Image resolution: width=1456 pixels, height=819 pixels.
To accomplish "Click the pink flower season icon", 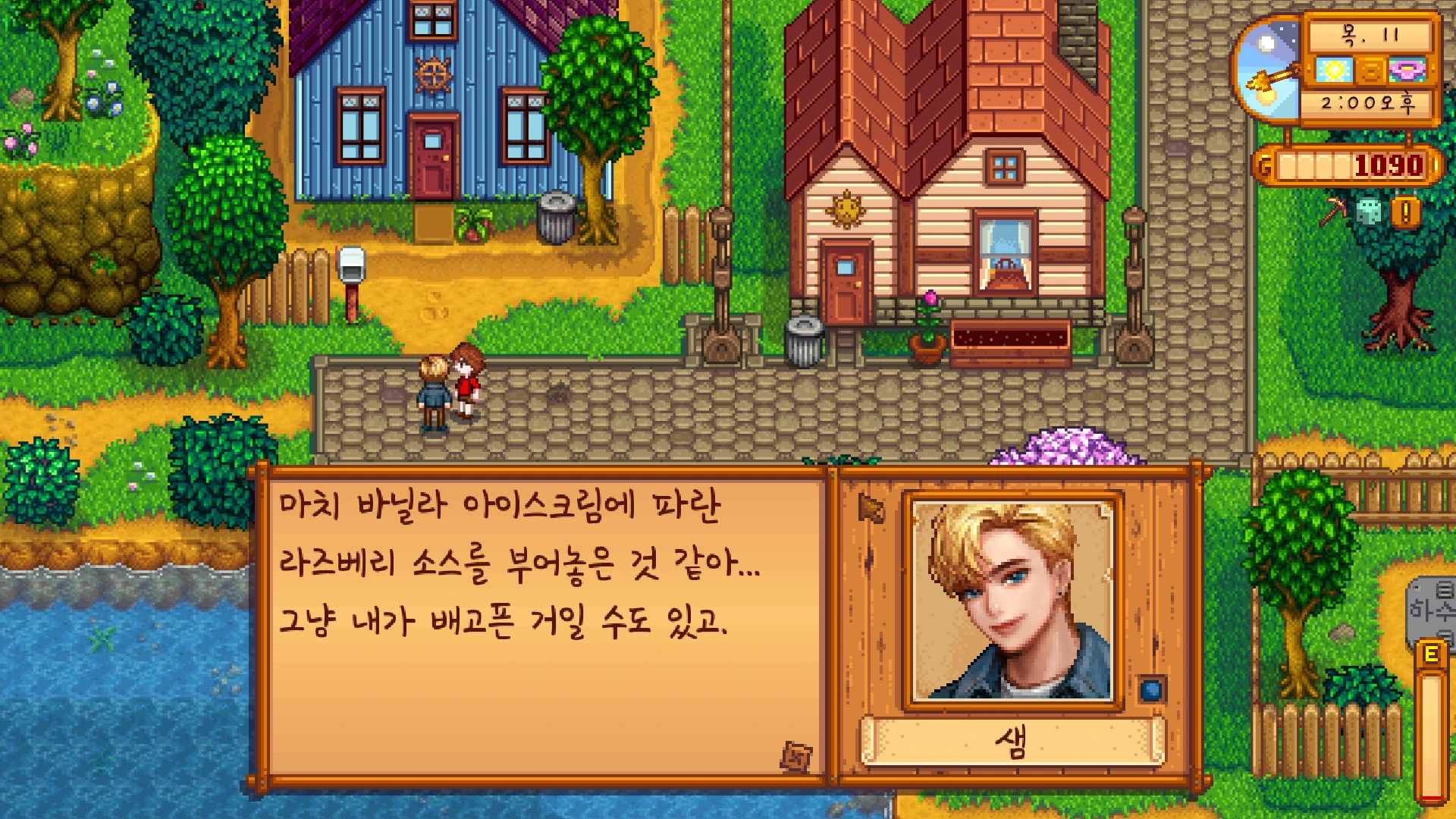I will (x=1407, y=71).
